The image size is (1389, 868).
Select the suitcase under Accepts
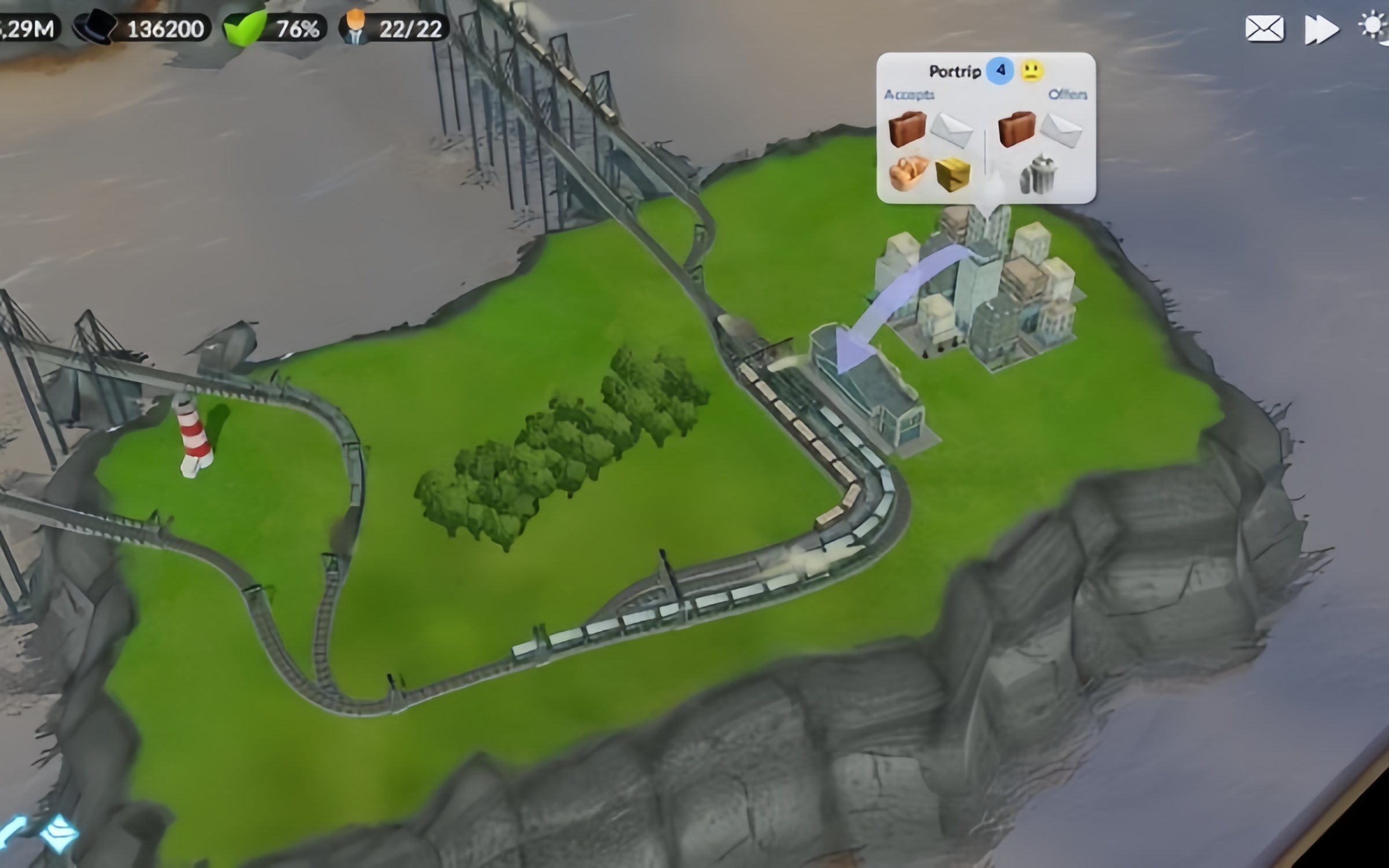907,128
